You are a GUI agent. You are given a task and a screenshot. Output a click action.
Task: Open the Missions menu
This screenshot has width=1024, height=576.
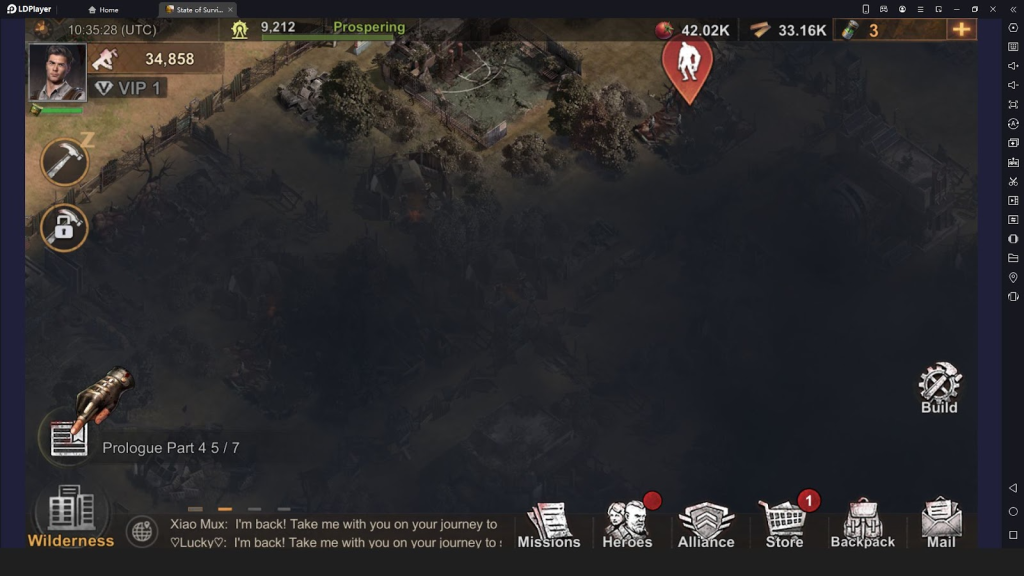click(x=548, y=525)
